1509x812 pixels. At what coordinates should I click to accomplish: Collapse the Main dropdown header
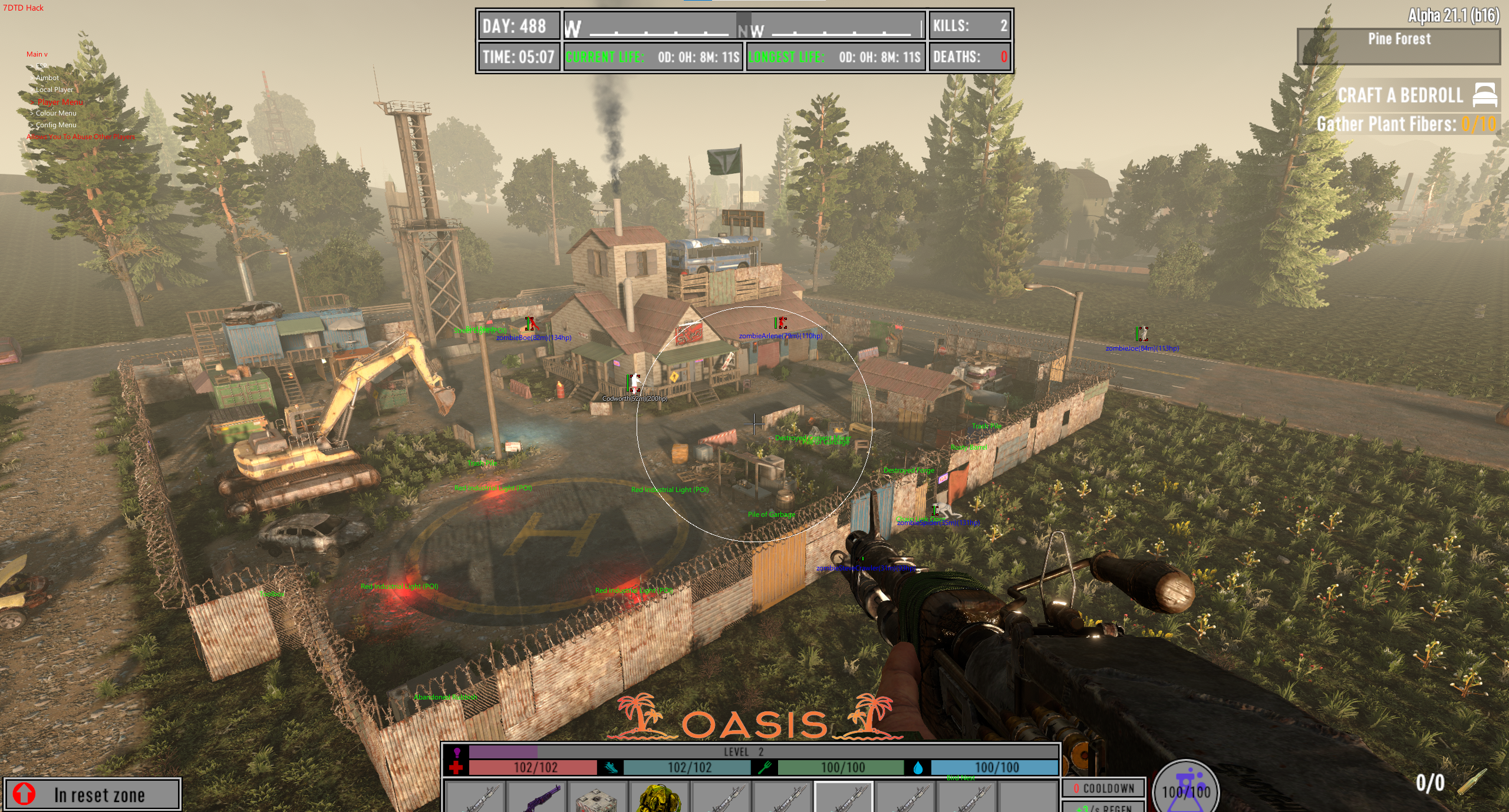pyautogui.click(x=37, y=54)
